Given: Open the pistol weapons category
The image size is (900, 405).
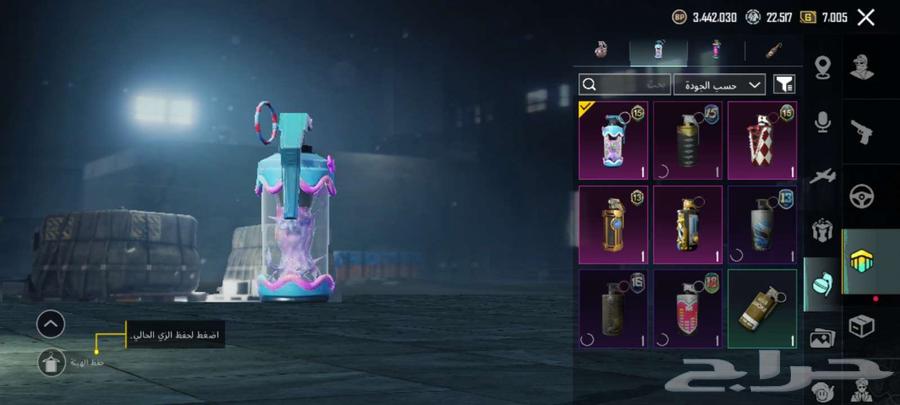Looking at the screenshot, I should (x=861, y=129).
